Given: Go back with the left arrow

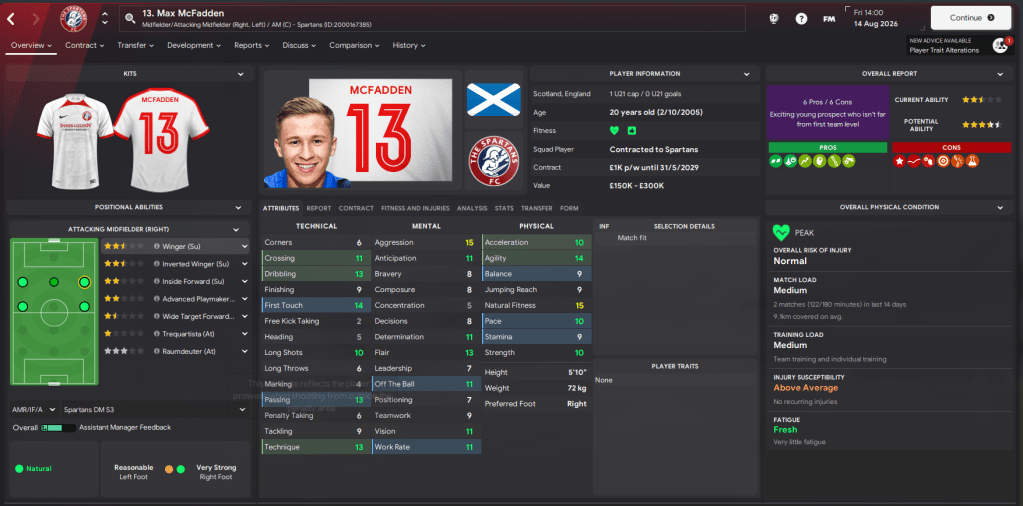Looking at the screenshot, I should [x=11, y=18].
